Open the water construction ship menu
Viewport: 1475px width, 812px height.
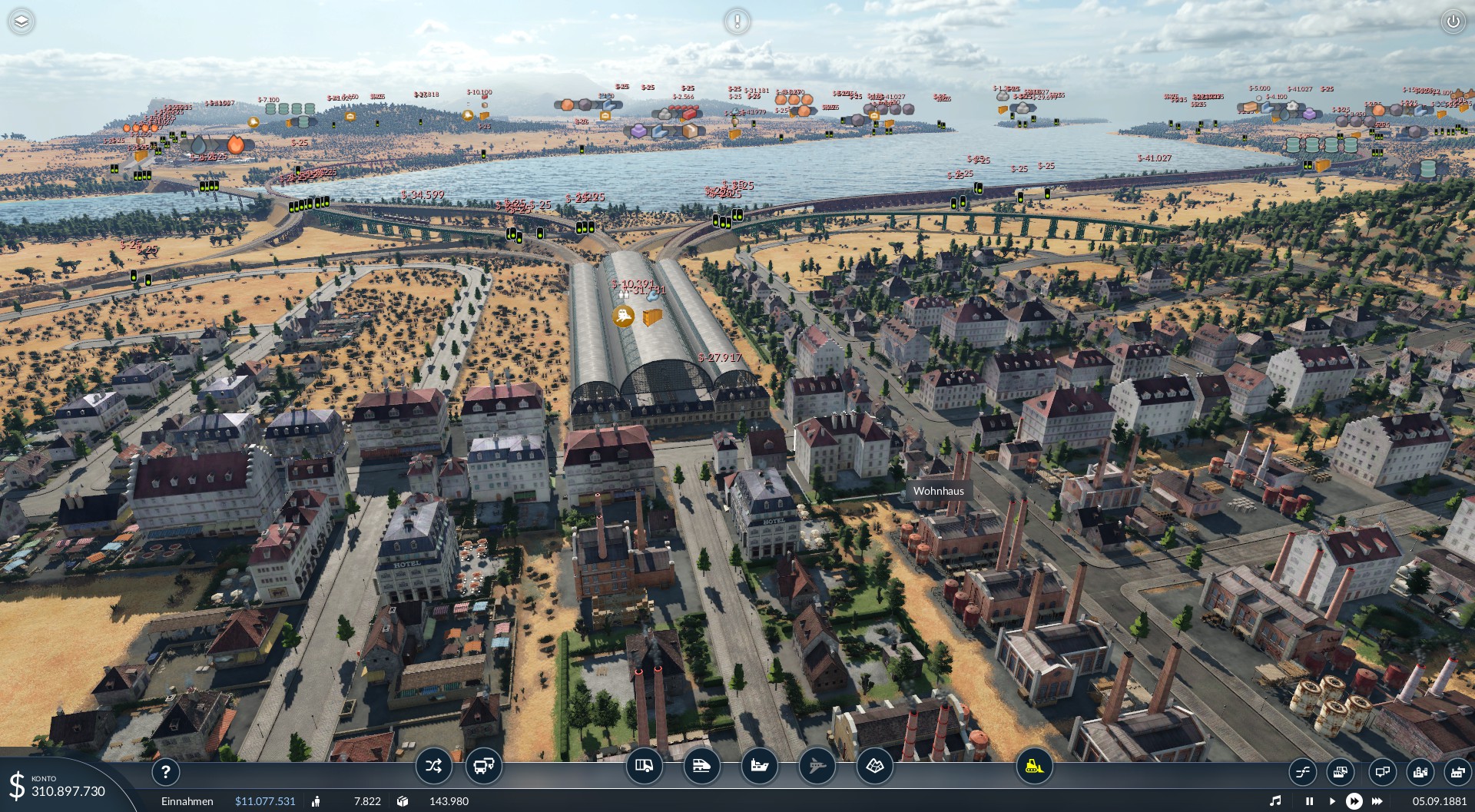pos(759,766)
